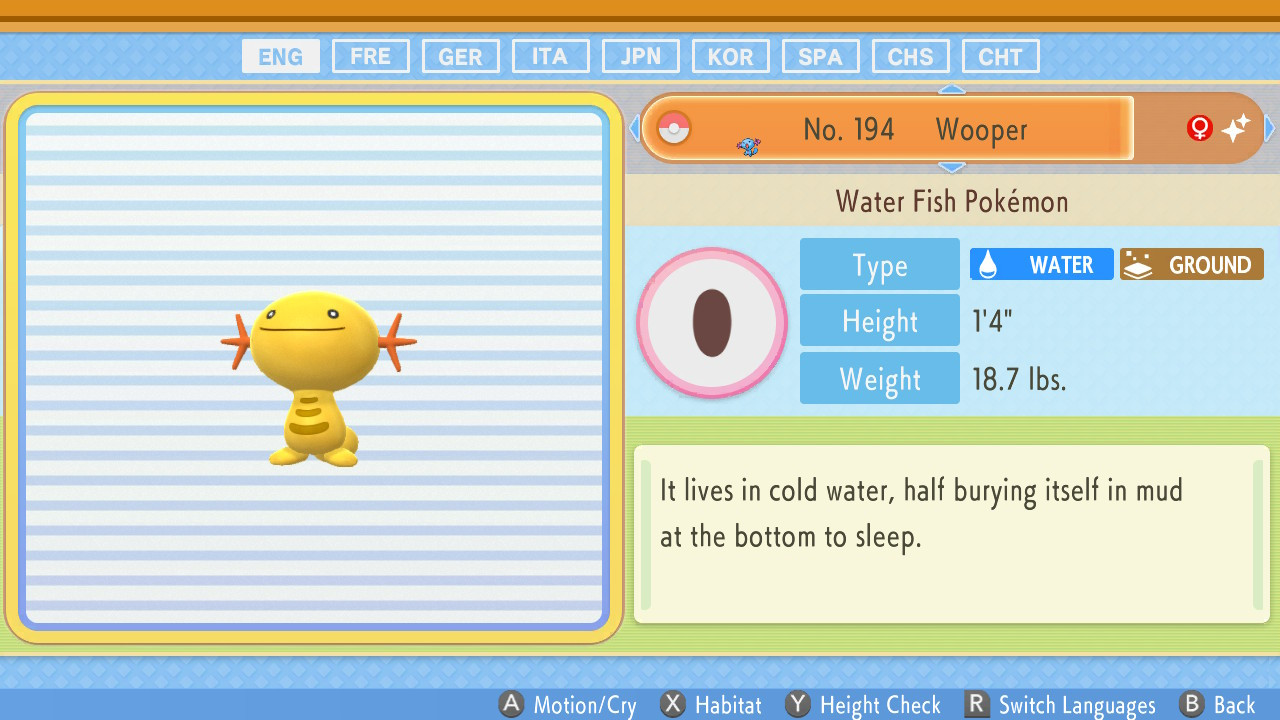The width and height of the screenshot is (1280, 720).
Task: Tap the X Habitat button icon
Action: tap(674, 704)
